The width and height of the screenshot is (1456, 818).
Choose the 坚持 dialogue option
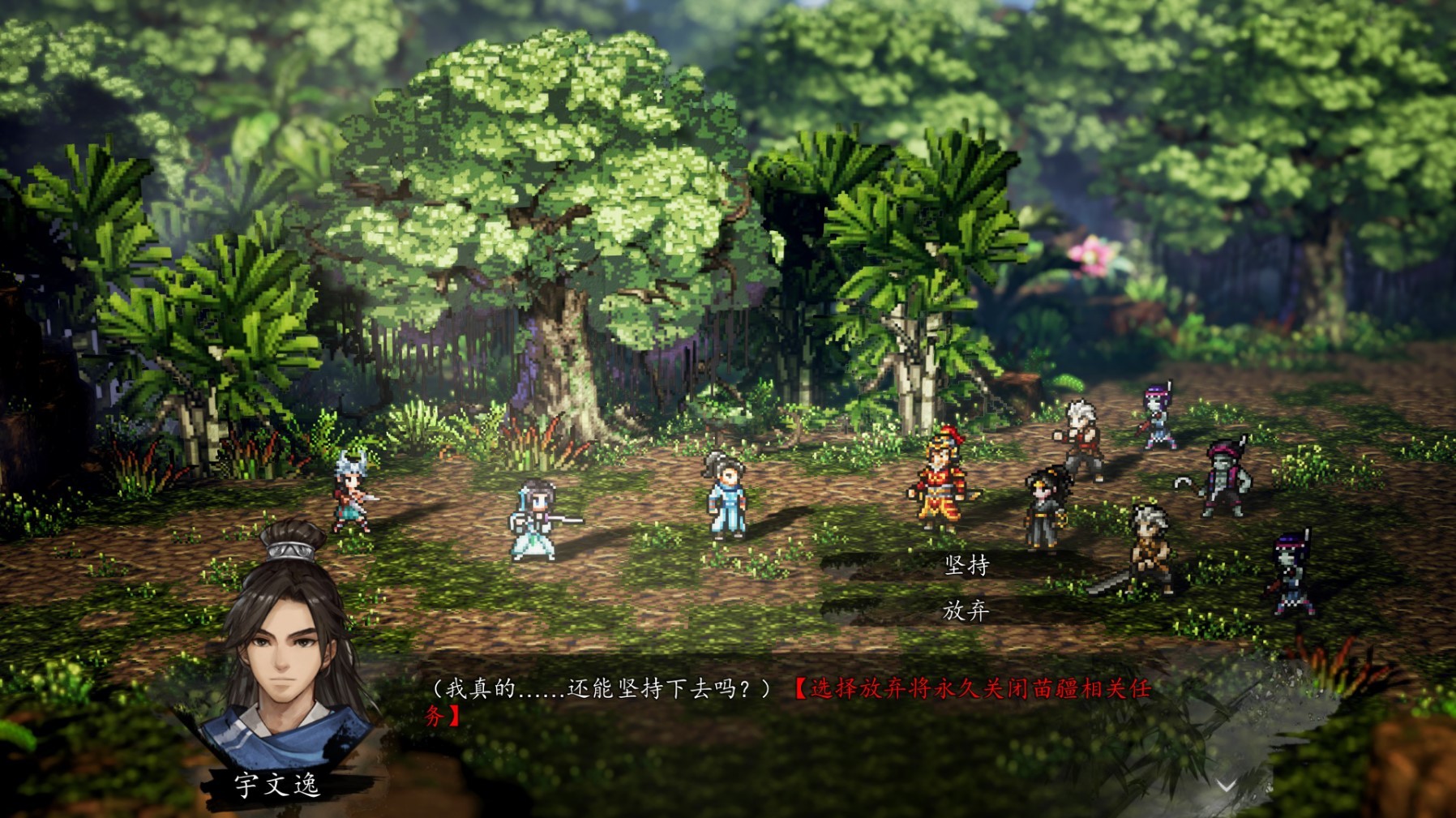pos(966,565)
